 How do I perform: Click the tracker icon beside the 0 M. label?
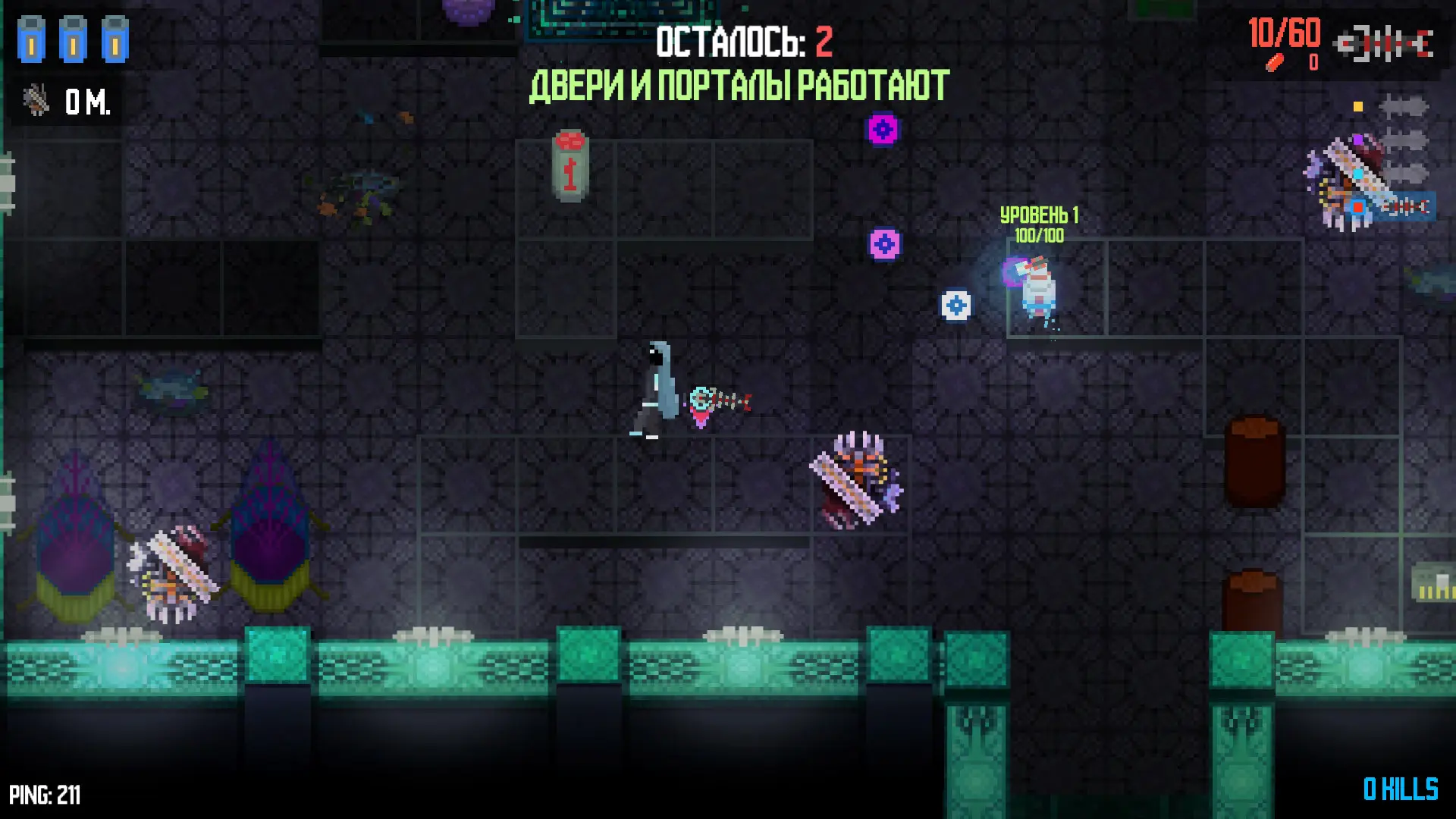click(x=36, y=100)
